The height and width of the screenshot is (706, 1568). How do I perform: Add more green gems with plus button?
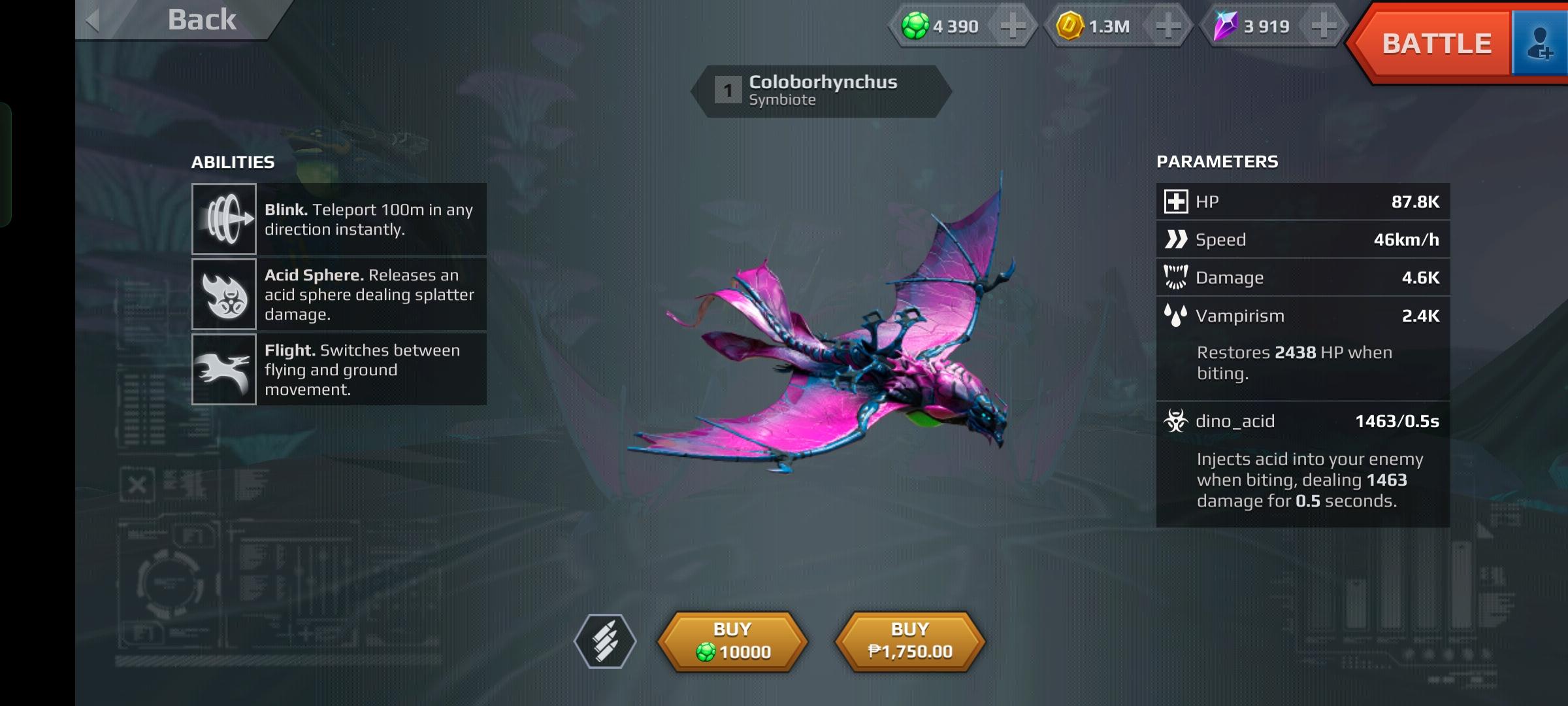[x=1012, y=26]
